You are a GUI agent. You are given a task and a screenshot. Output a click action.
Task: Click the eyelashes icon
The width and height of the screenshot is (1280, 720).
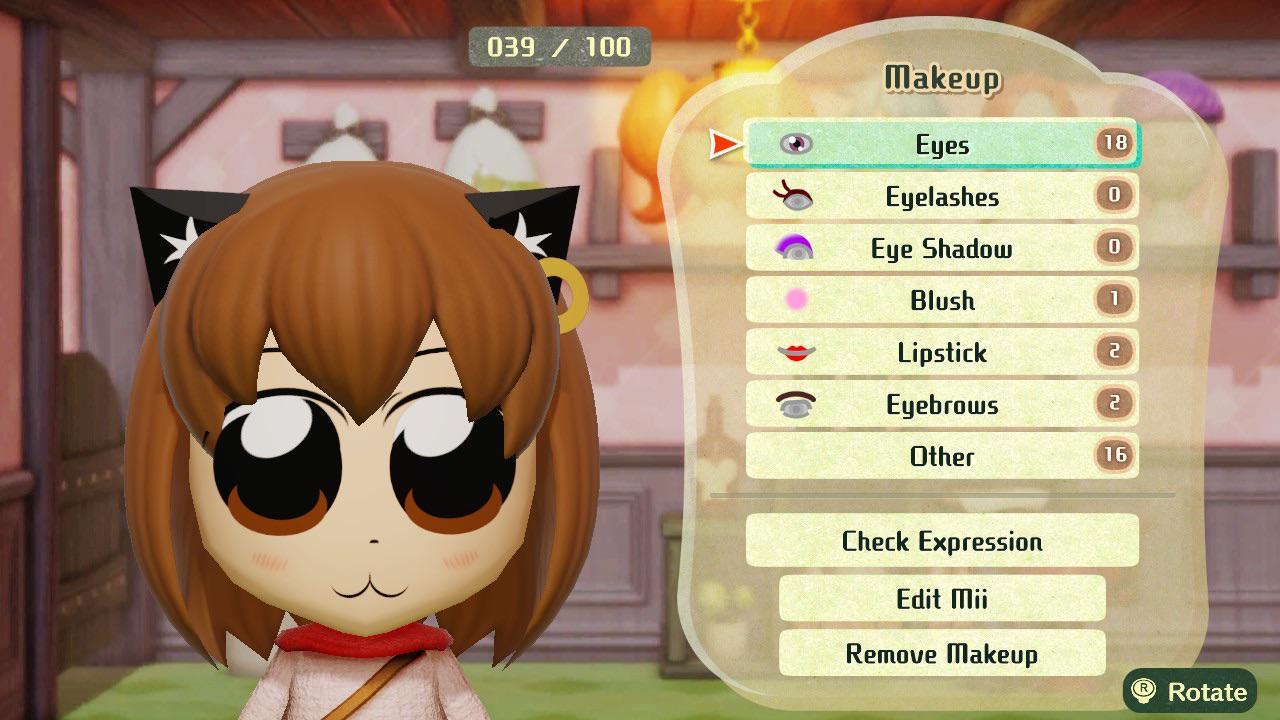coord(793,196)
